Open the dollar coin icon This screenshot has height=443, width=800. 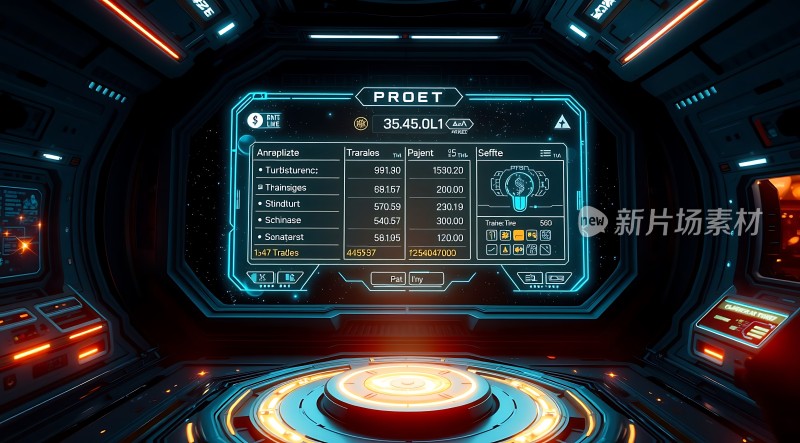pos(255,120)
